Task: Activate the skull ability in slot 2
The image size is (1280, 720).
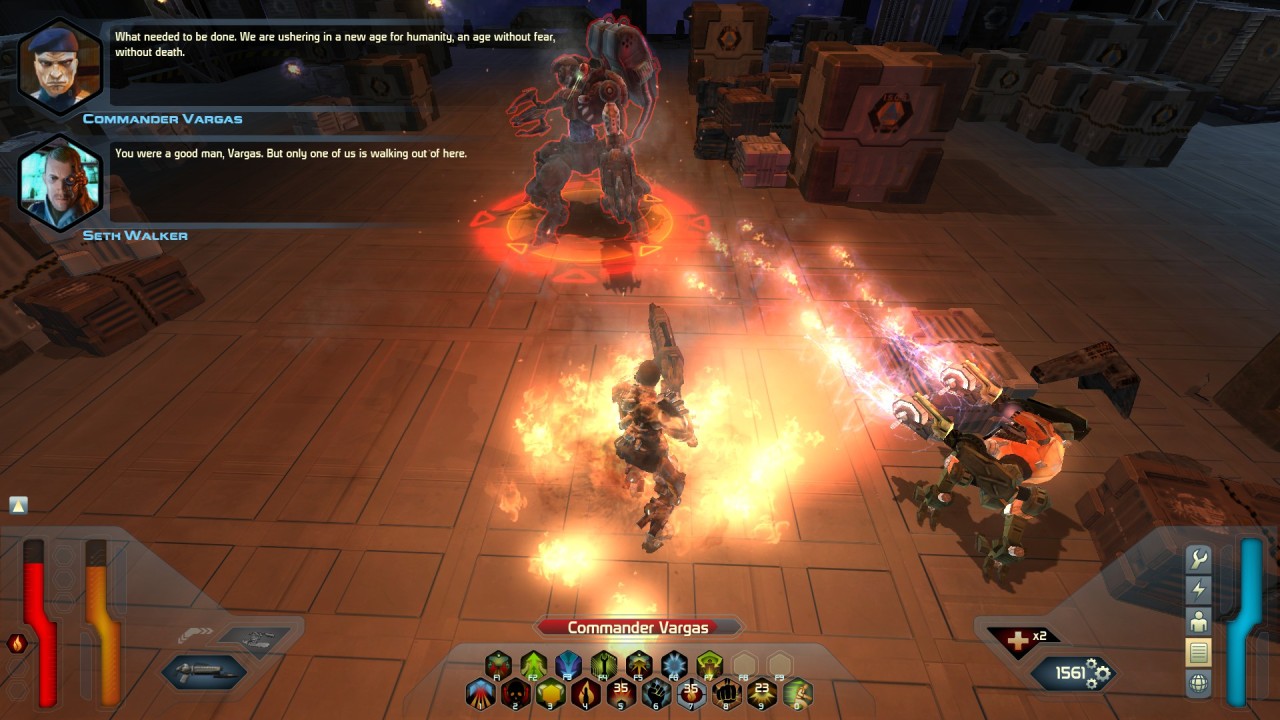Action: pyautogui.click(x=516, y=692)
